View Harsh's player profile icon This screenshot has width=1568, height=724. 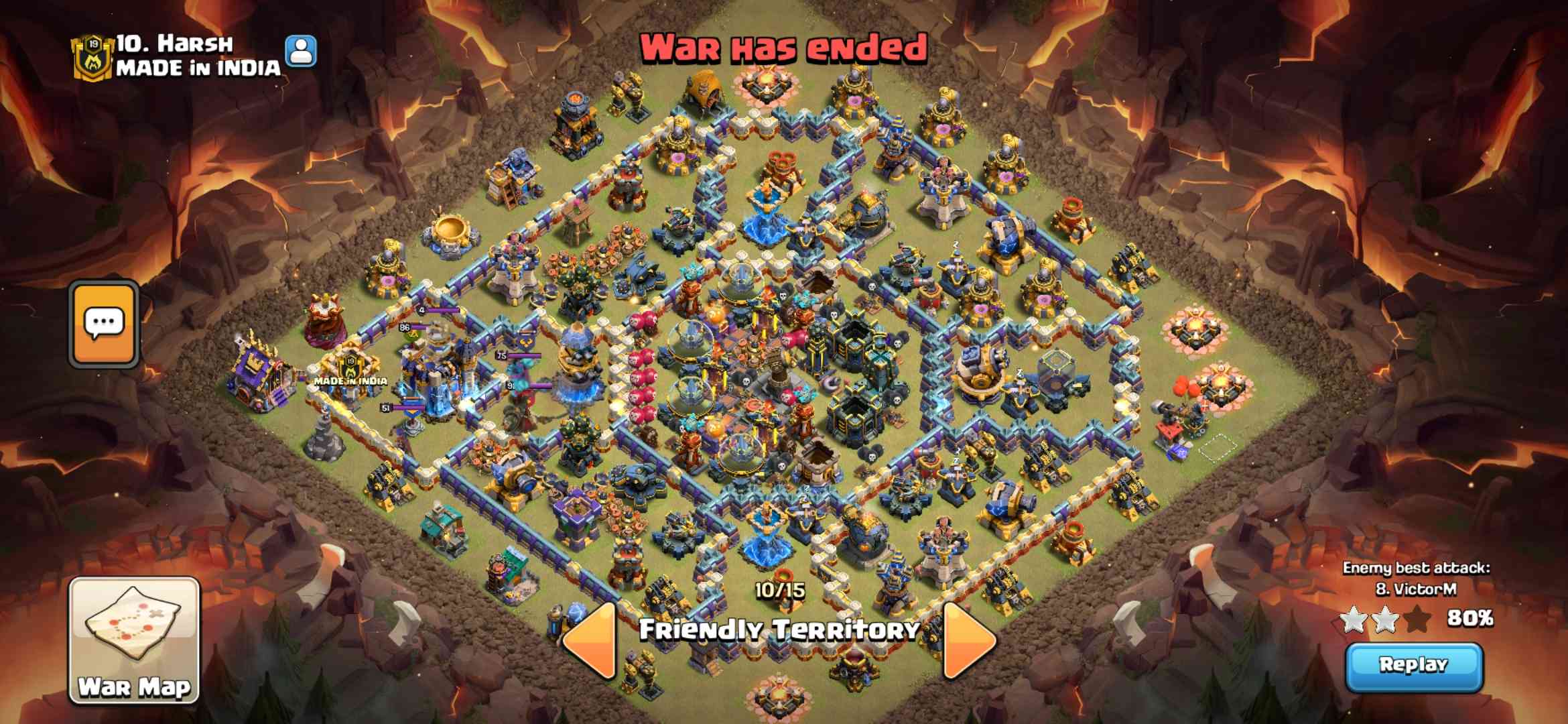click(x=301, y=51)
